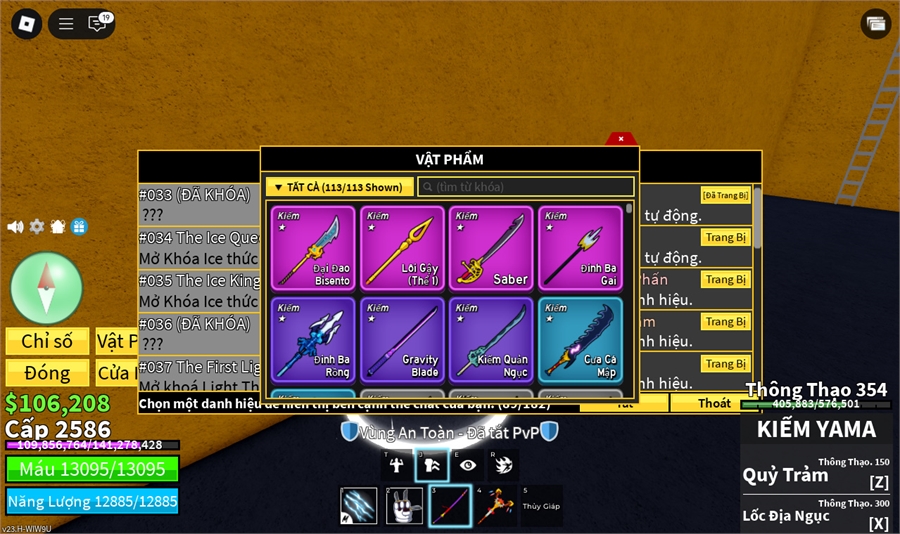The height and width of the screenshot is (534, 900).
Task: Open the Chỉ số stats menu
Action: click(x=47, y=342)
